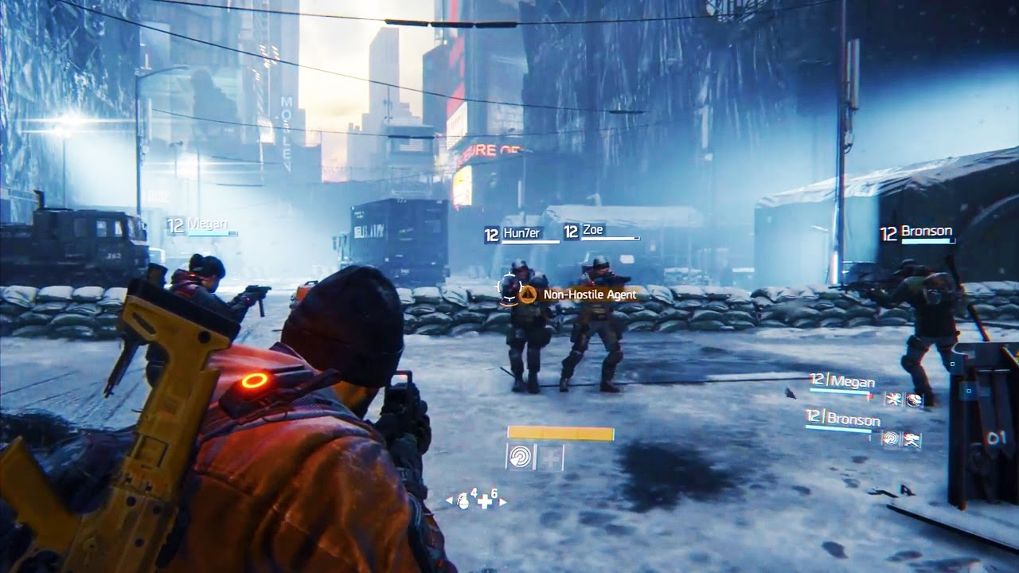Click the Hun7er agent nameplate

tap(520, 233)
